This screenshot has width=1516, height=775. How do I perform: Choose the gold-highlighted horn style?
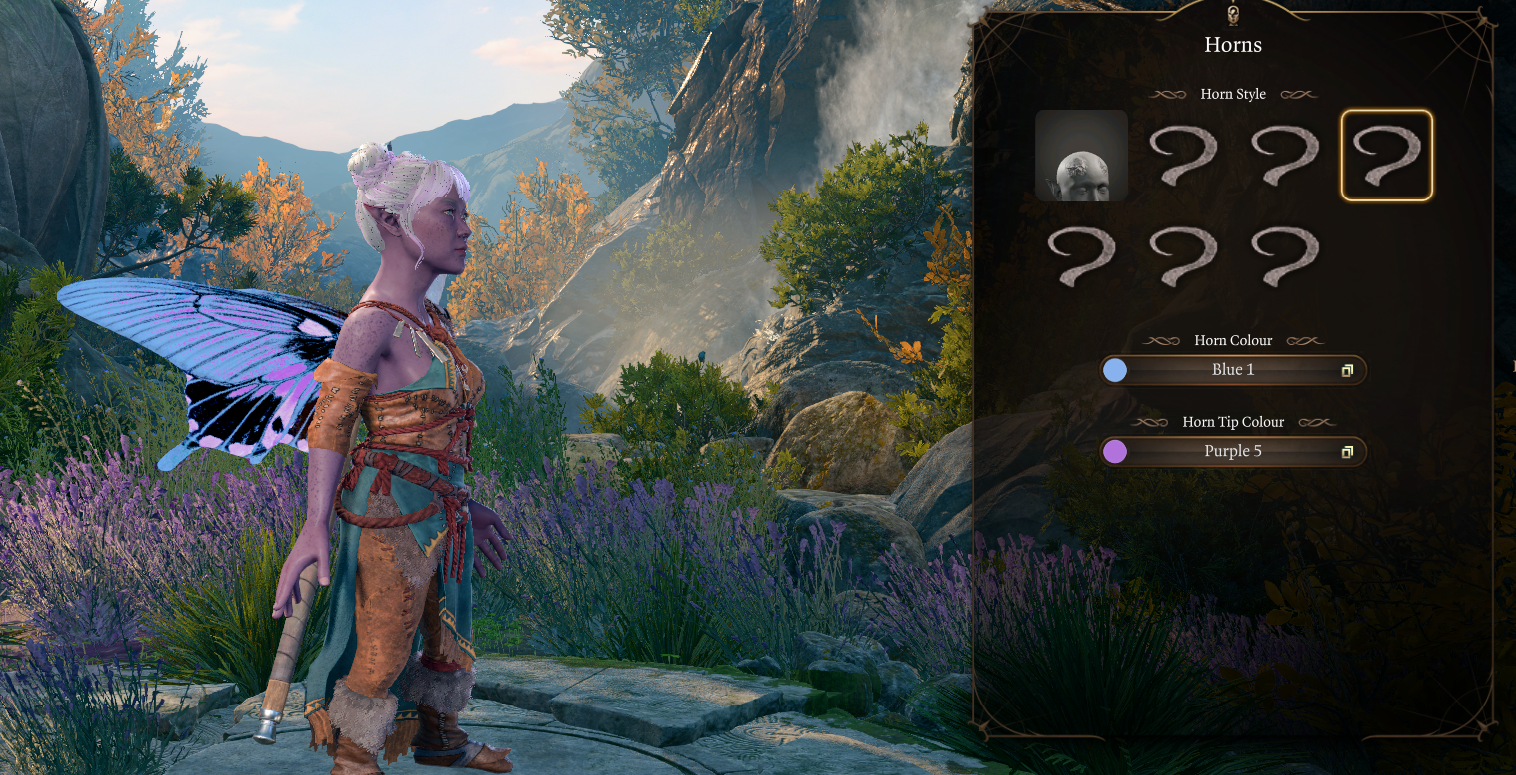1386,155
